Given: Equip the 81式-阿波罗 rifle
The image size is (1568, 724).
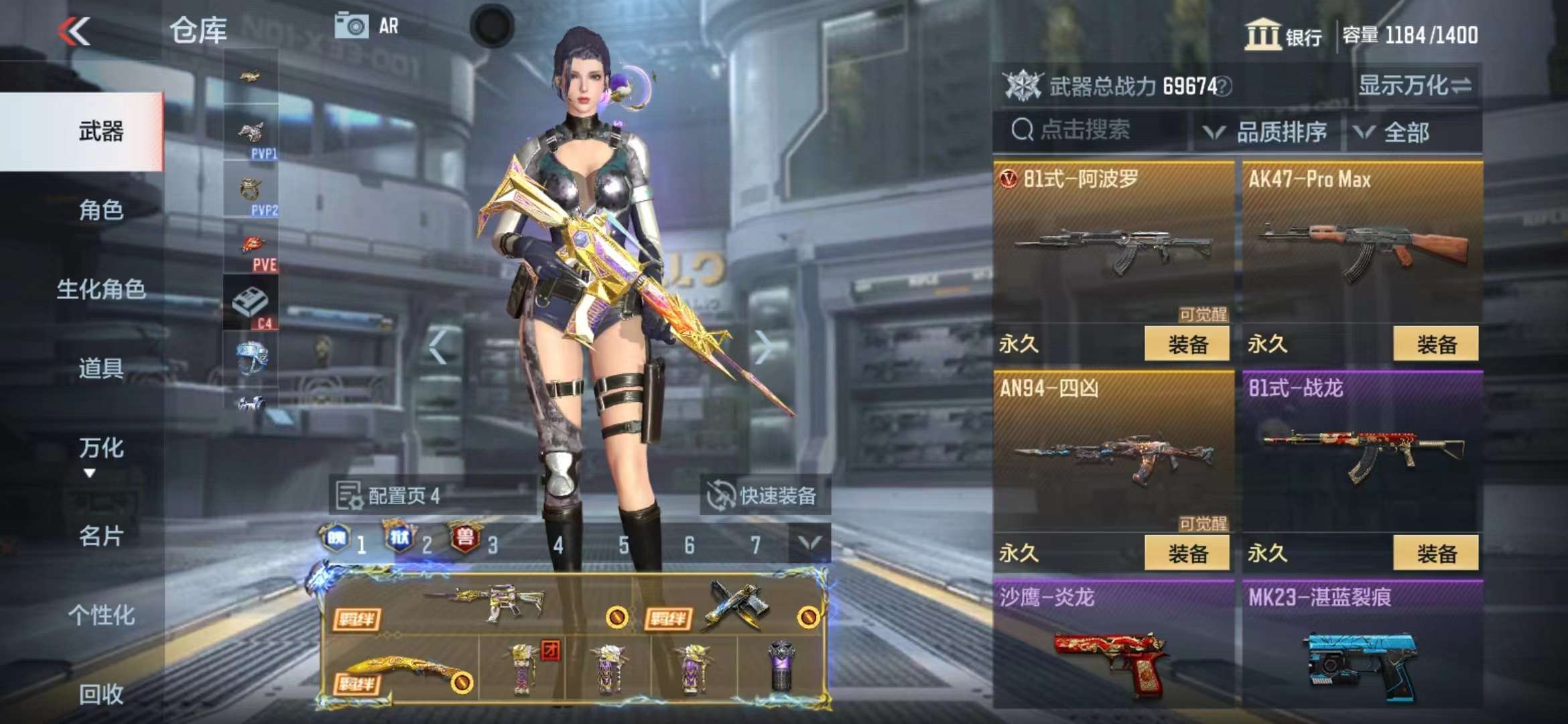Looking at the screenshot, I should pos(1187,345).
